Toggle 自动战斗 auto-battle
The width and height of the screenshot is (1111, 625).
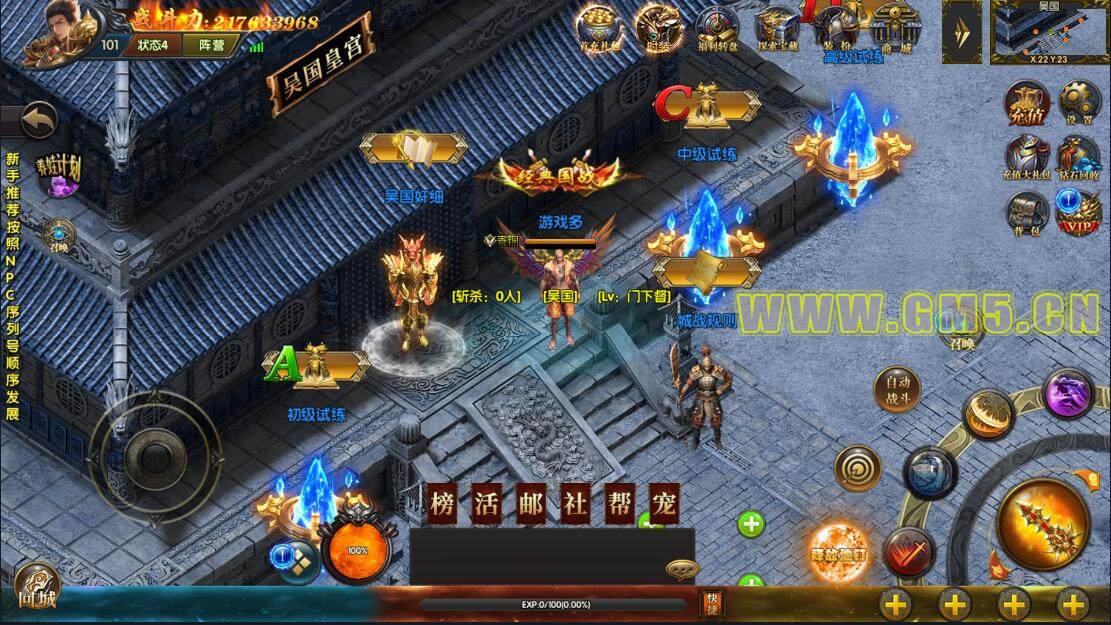pos(896,390)
